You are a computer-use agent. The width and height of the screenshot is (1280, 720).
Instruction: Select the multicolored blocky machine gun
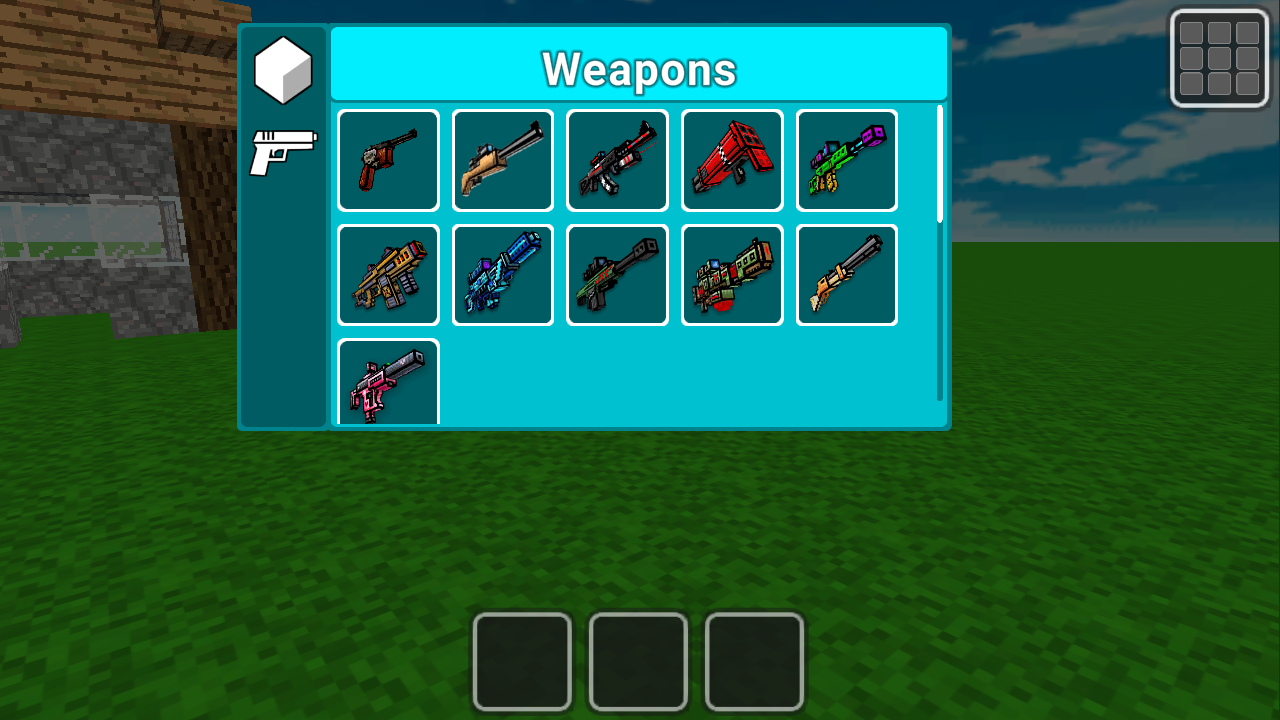(x=732, y=274)
